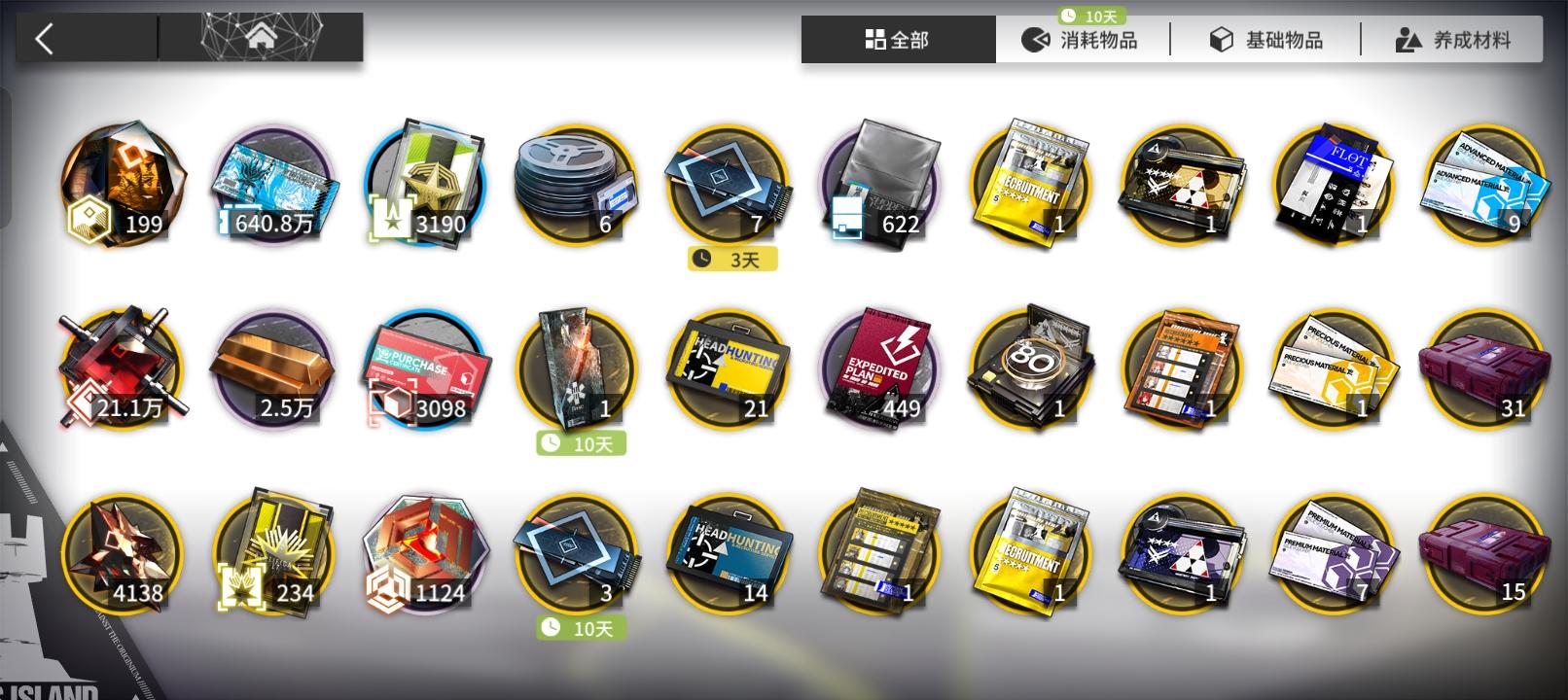Open the LMD stack counting 640.8万
Viewport: 1568px width, 700px height.
point(272,185)
